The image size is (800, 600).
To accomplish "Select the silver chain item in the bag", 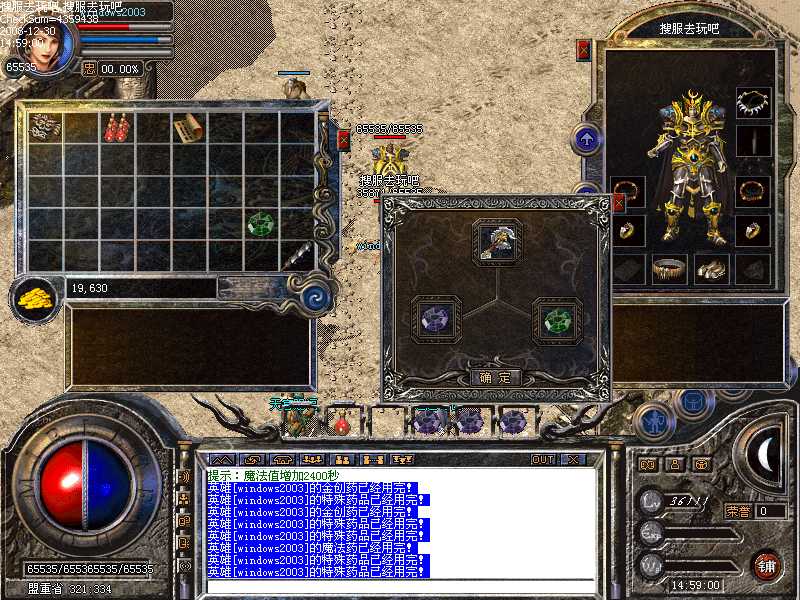I will [45, 126].
